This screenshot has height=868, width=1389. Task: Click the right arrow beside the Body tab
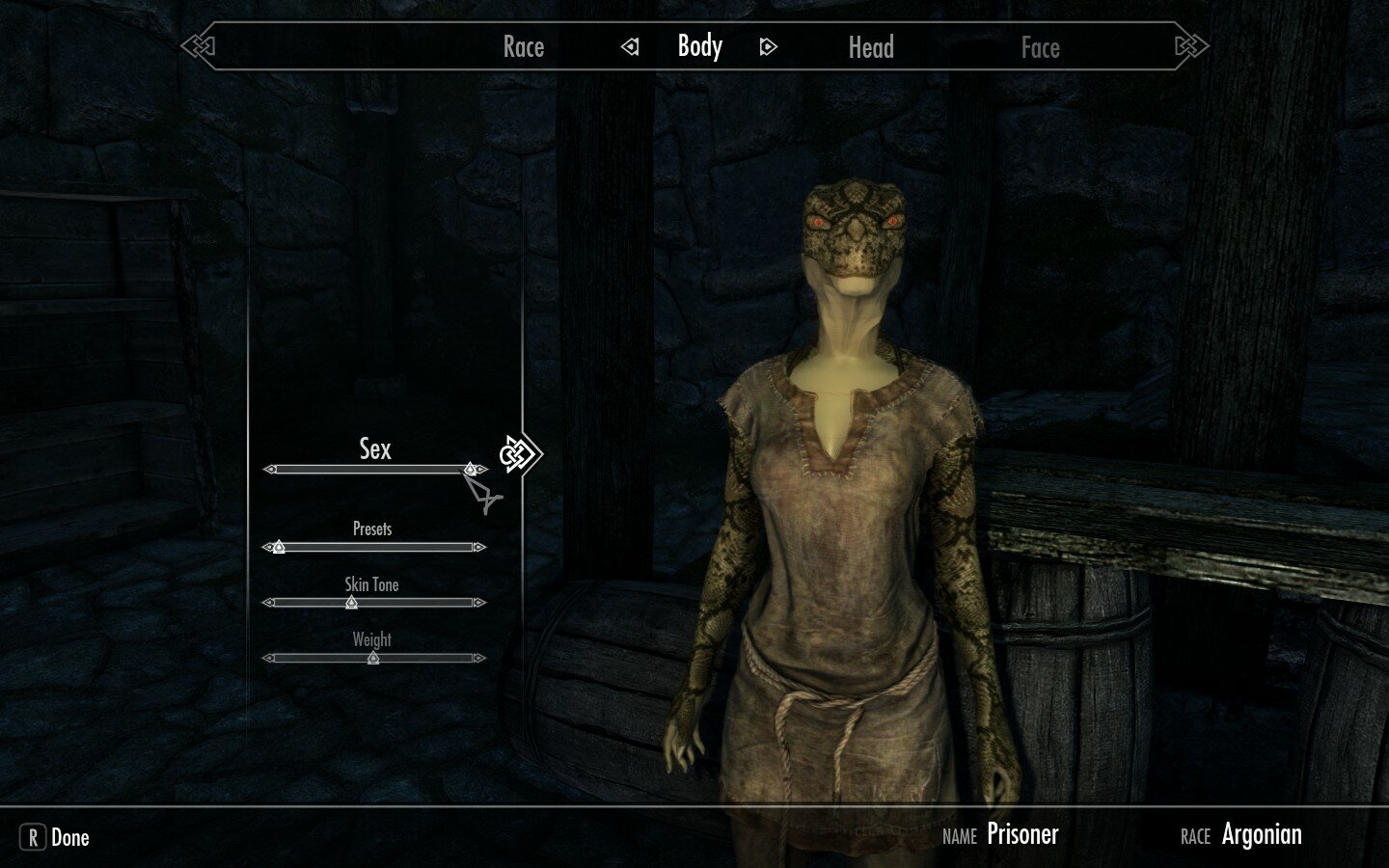click(x=766, y=45)
